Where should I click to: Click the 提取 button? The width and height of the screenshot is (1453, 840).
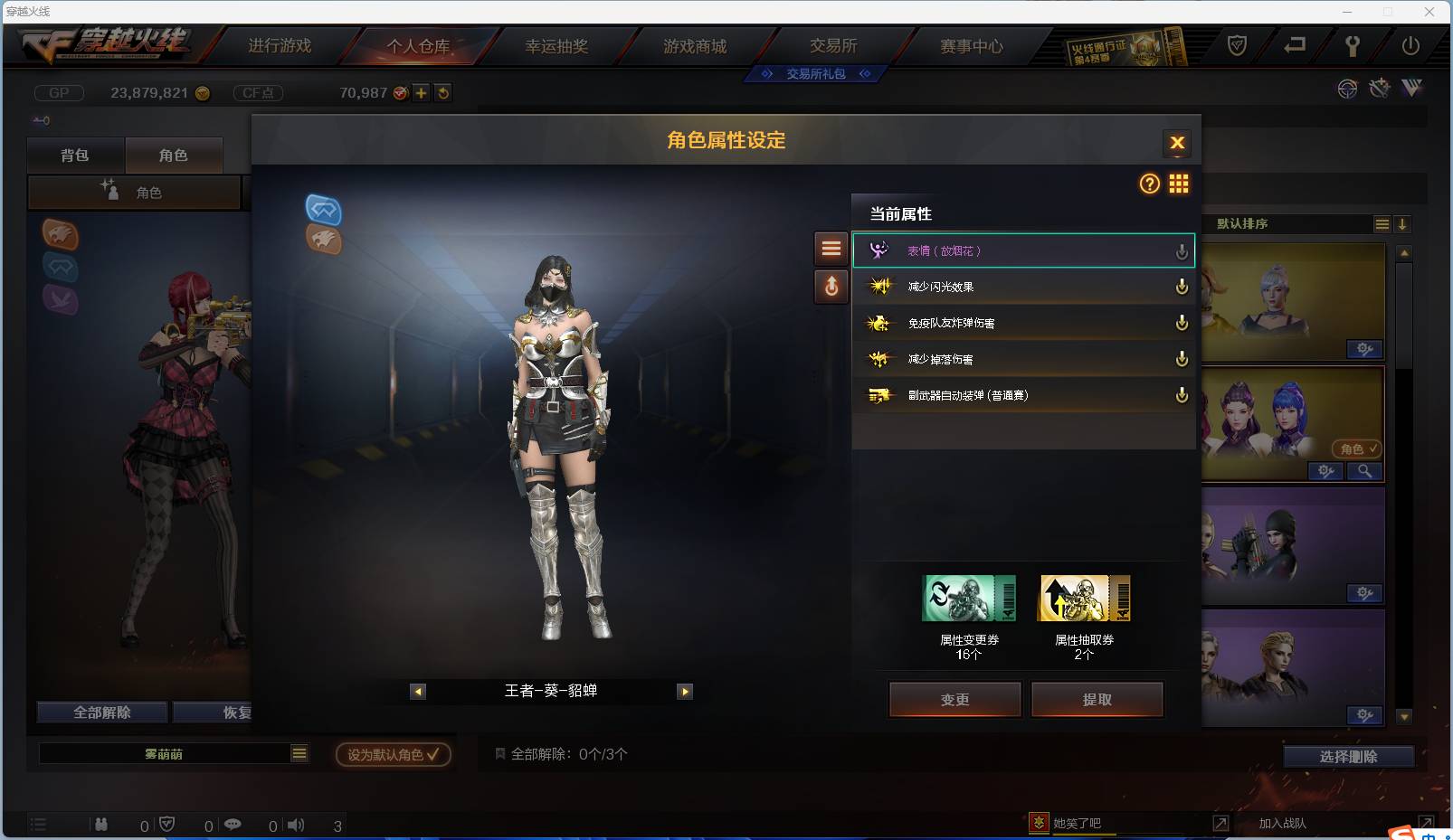pos(1097,699)
